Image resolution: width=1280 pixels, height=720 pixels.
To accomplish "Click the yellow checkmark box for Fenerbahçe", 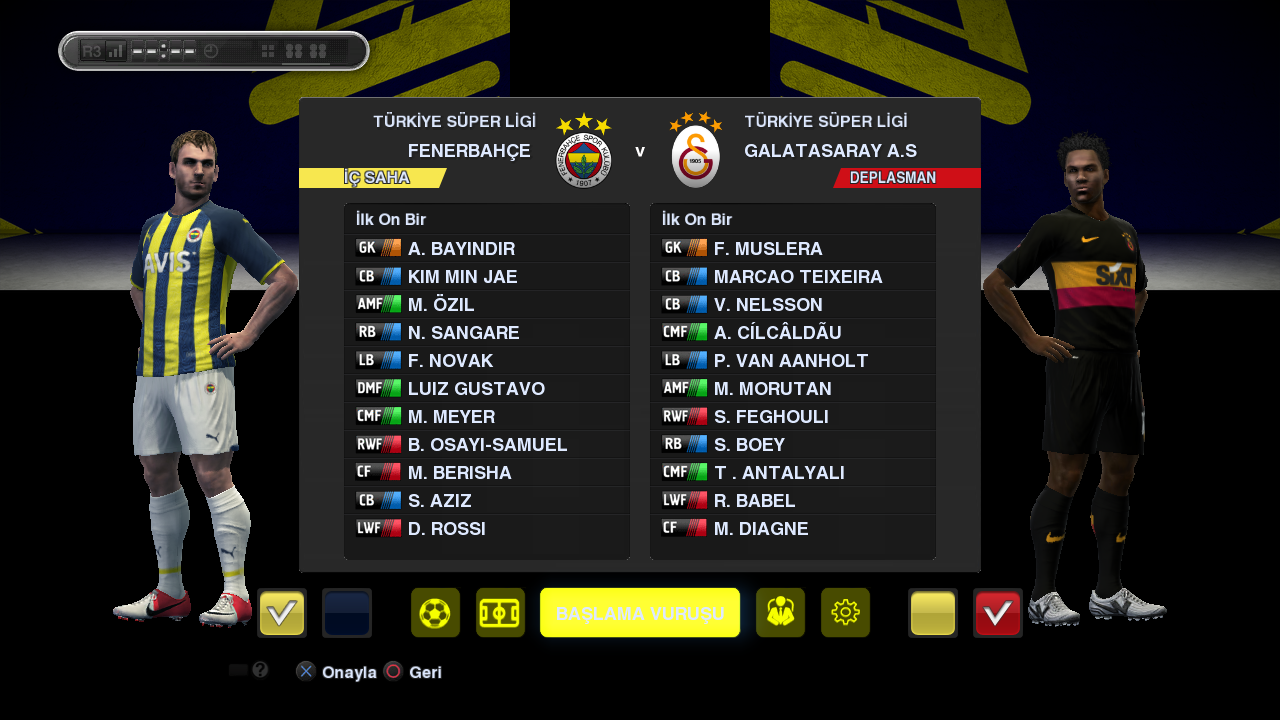I will (282, 613).
